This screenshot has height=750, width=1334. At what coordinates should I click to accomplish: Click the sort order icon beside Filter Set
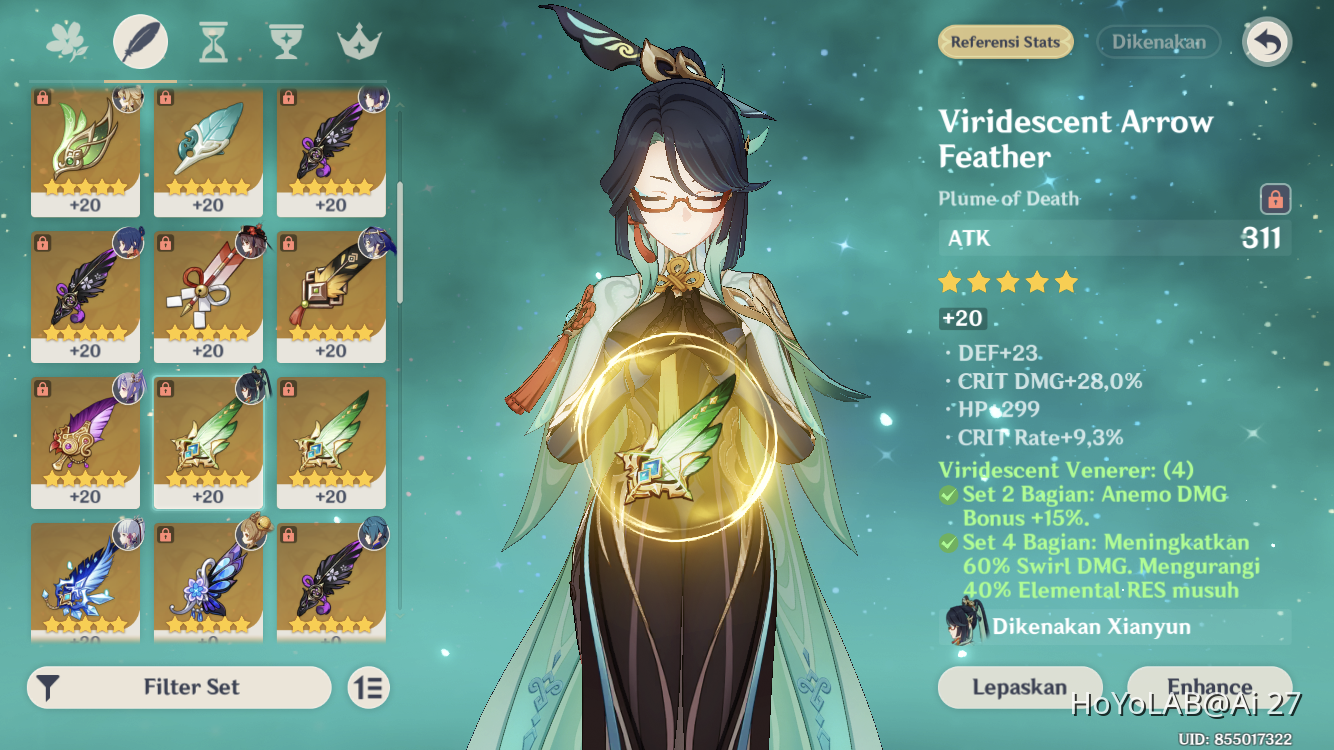[366, 687]
